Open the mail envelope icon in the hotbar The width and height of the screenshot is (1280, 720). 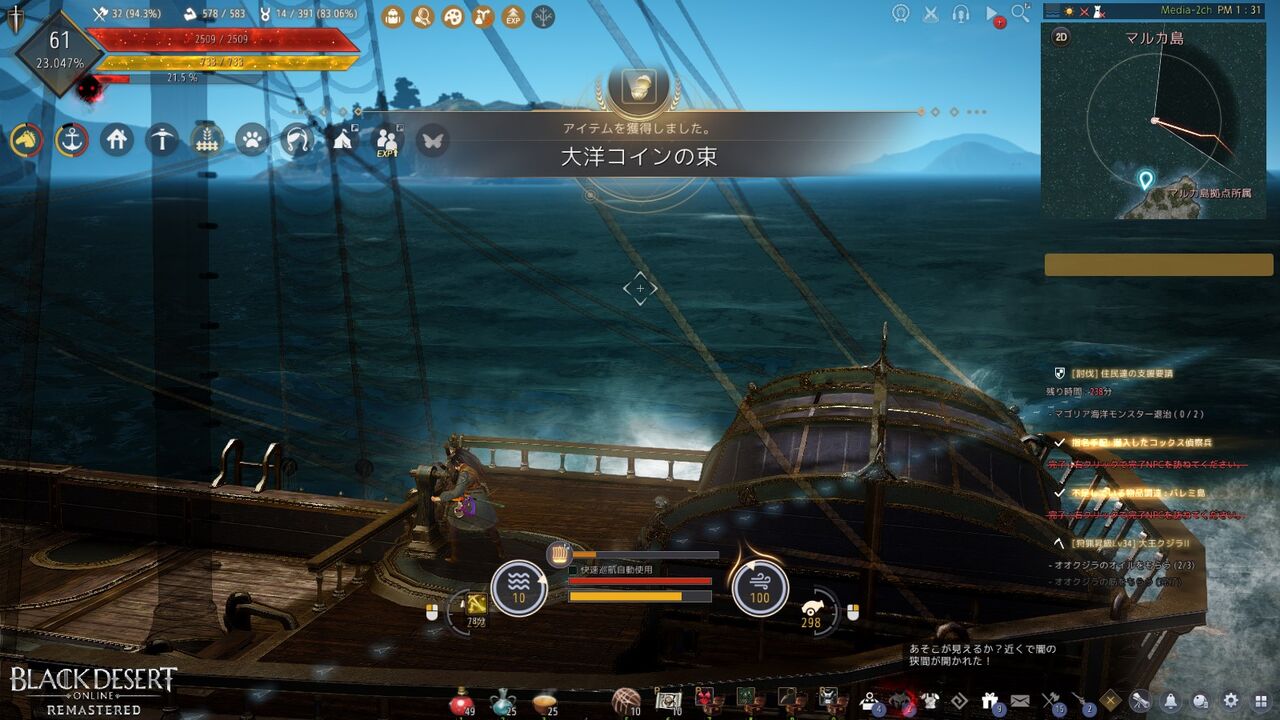click(x=1019, y=700)
